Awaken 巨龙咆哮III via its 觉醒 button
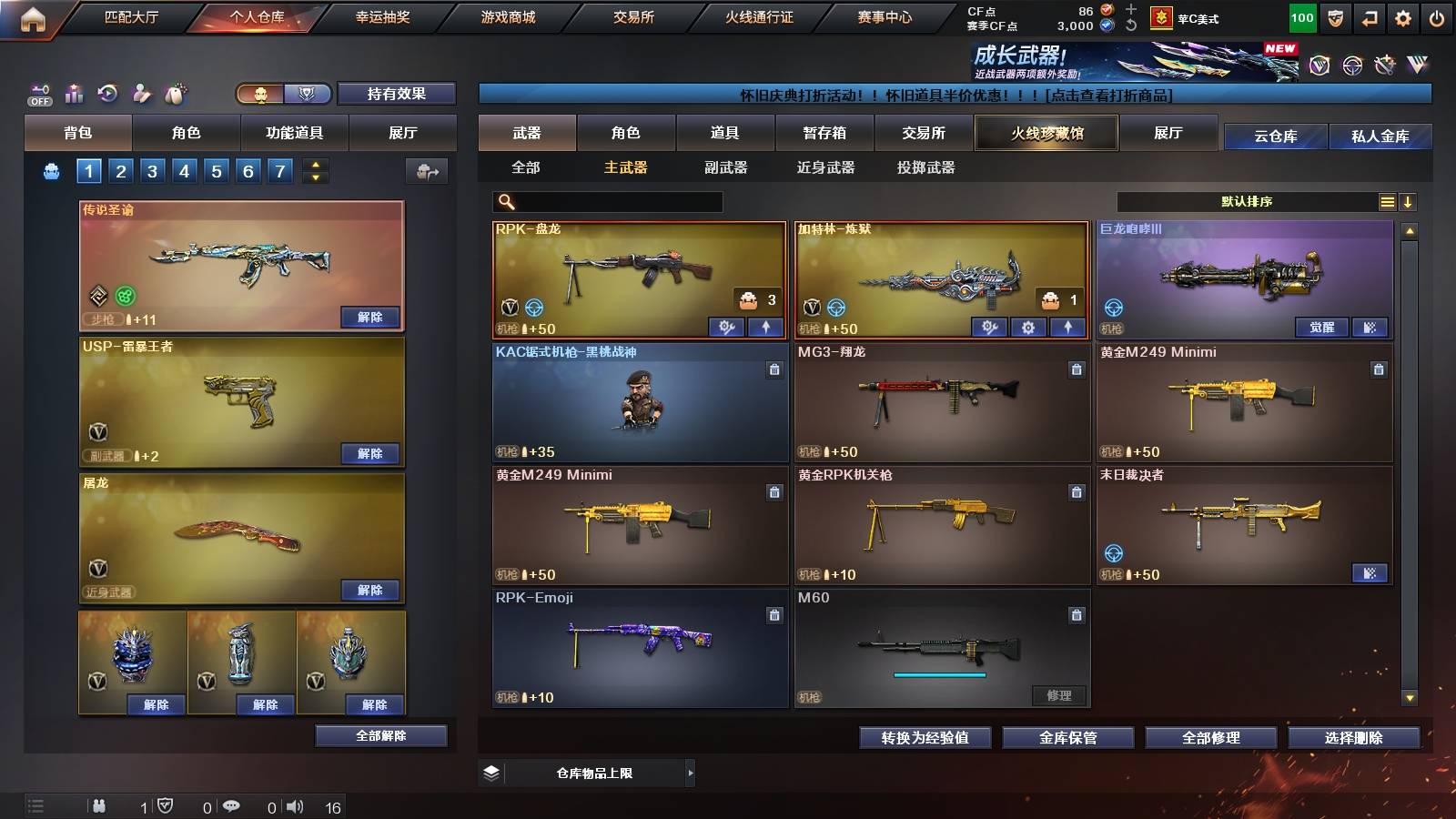 click(1321, 328)
